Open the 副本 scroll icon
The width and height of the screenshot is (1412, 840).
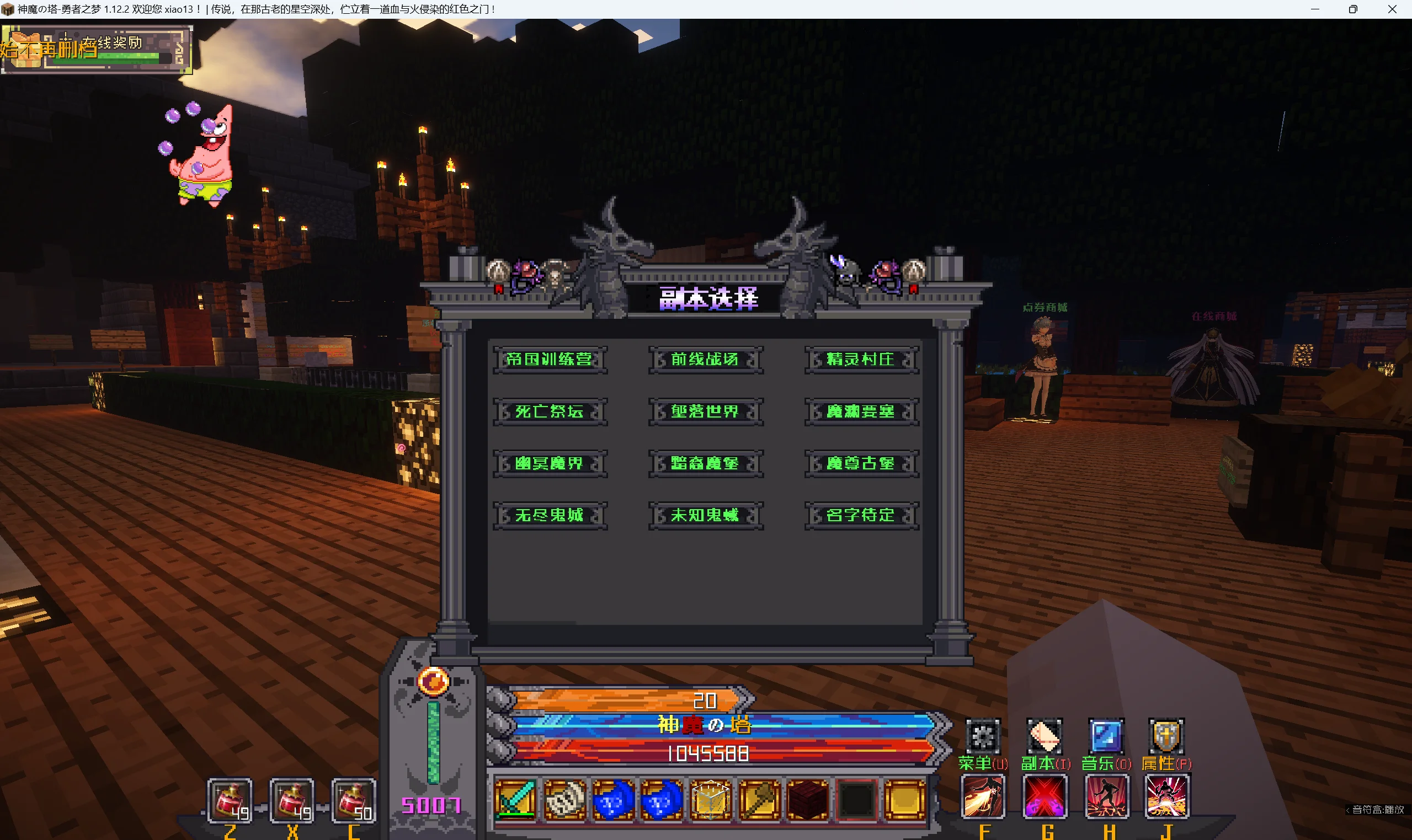tap(1045, 736)
